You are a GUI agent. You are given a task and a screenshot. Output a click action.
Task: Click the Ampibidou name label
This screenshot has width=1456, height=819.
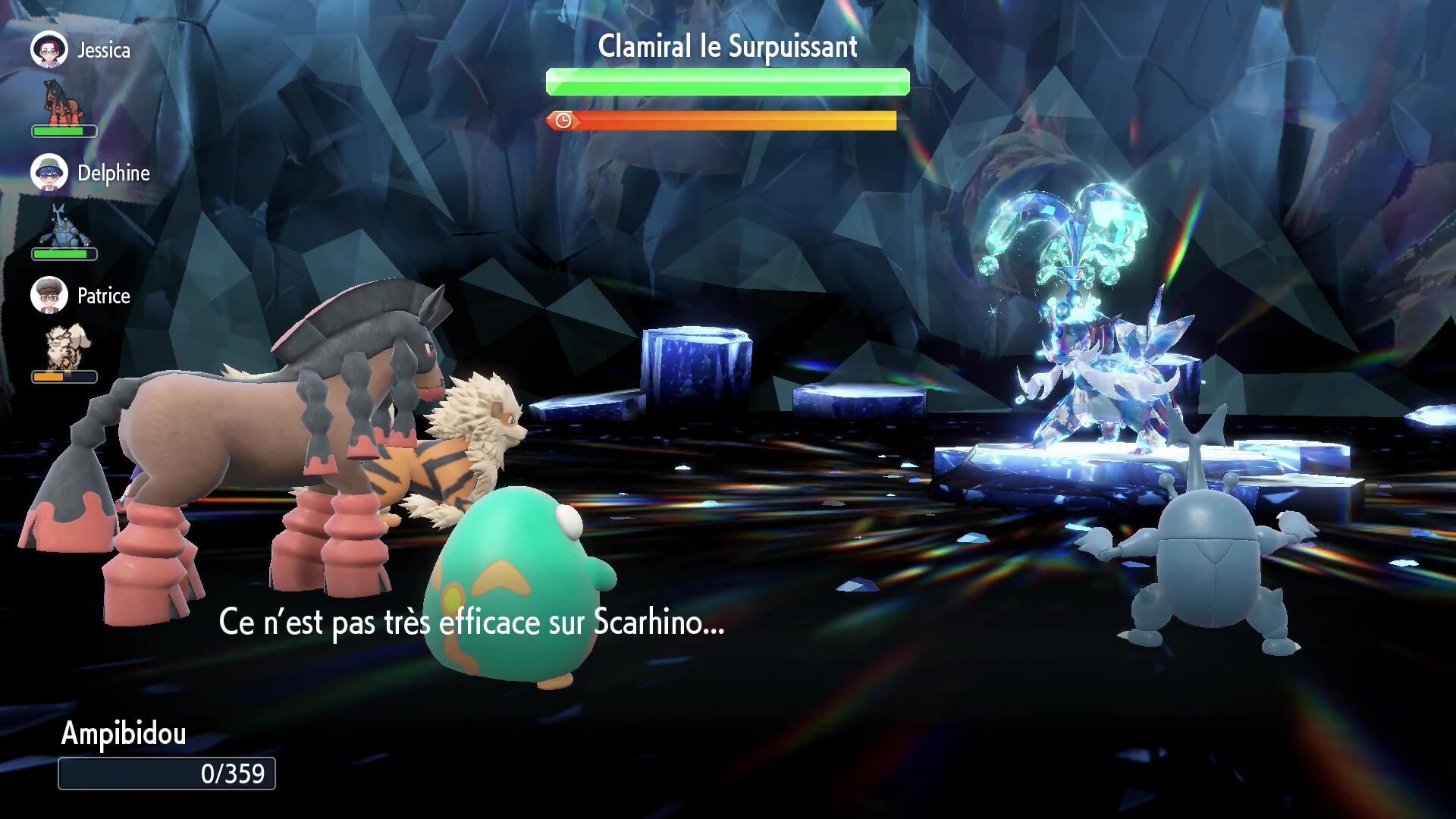click(x=124, y=733)
